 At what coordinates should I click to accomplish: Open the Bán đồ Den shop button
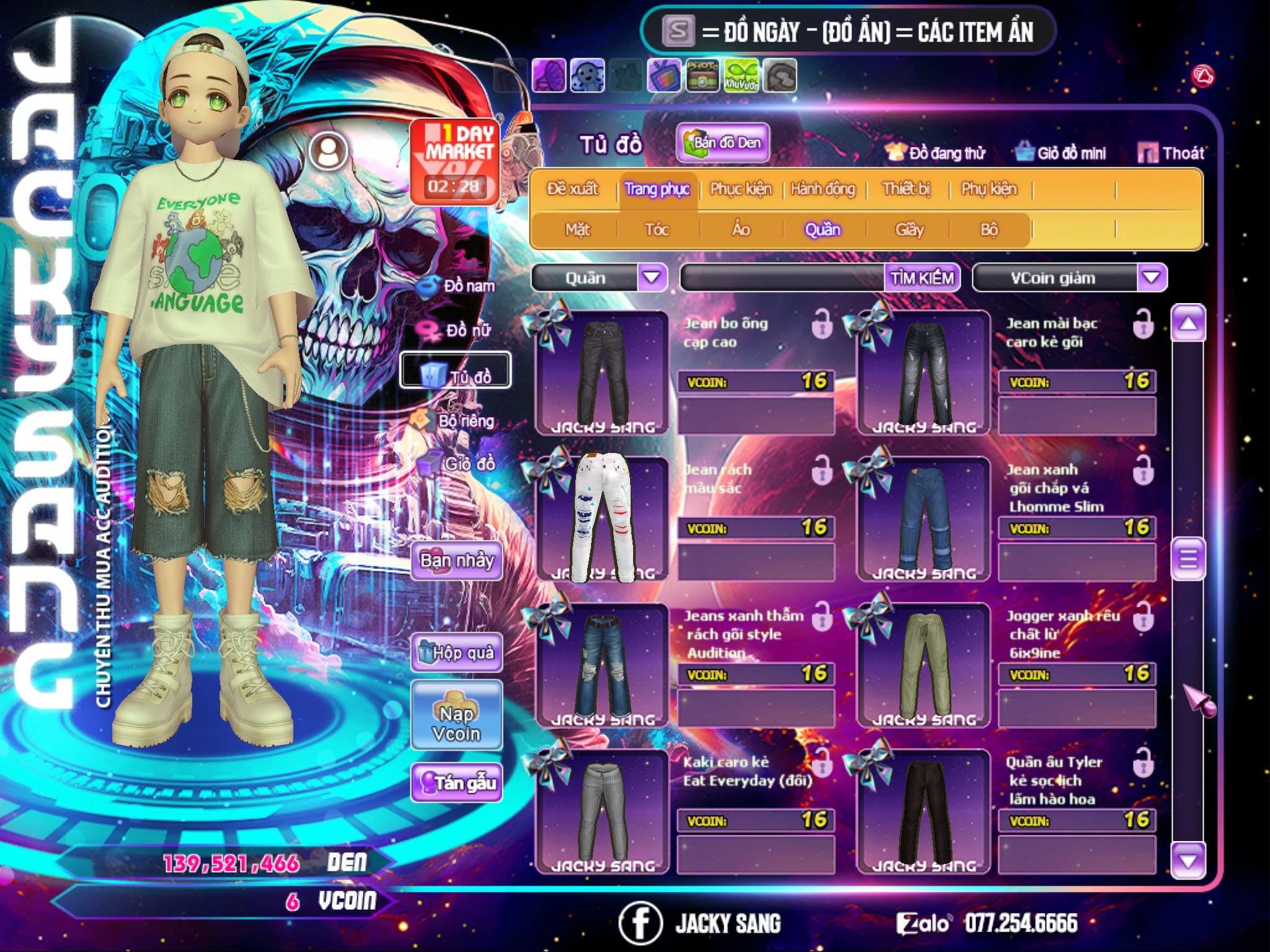click(722, 143)
